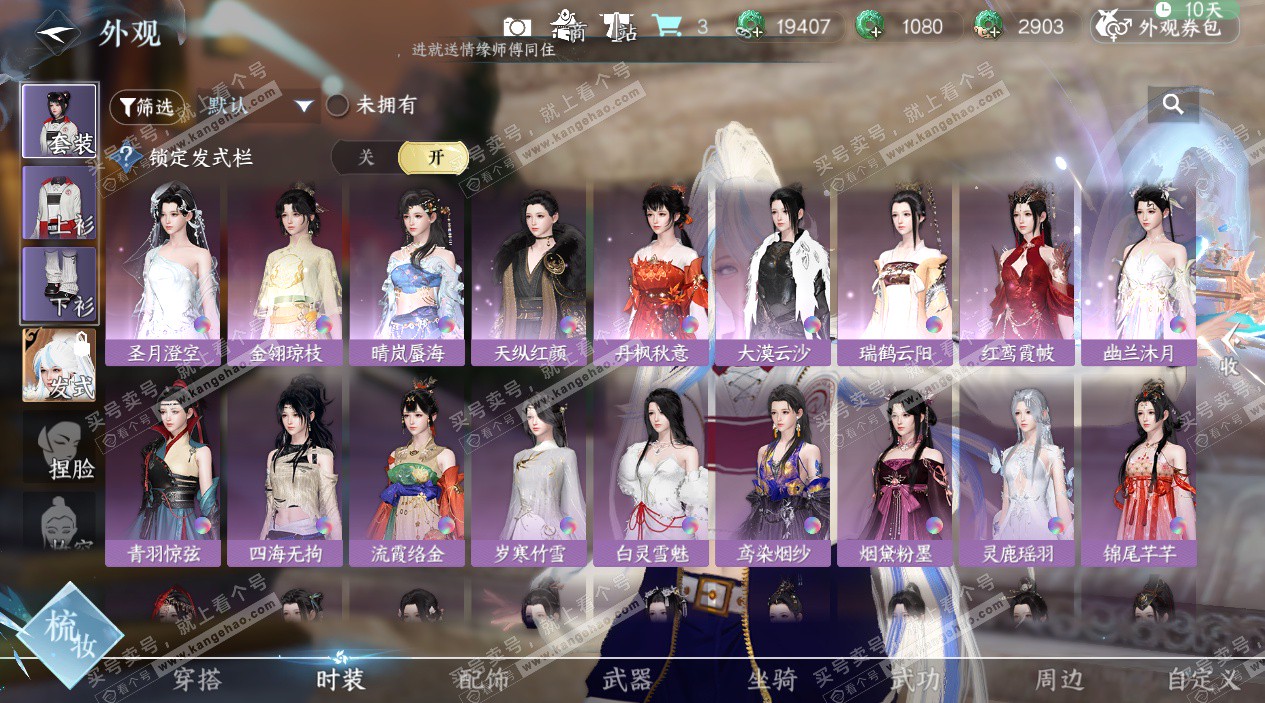
Task: Tick the 未拥有 checkbox
Action: pyautogui.click(x=338, y=105)
